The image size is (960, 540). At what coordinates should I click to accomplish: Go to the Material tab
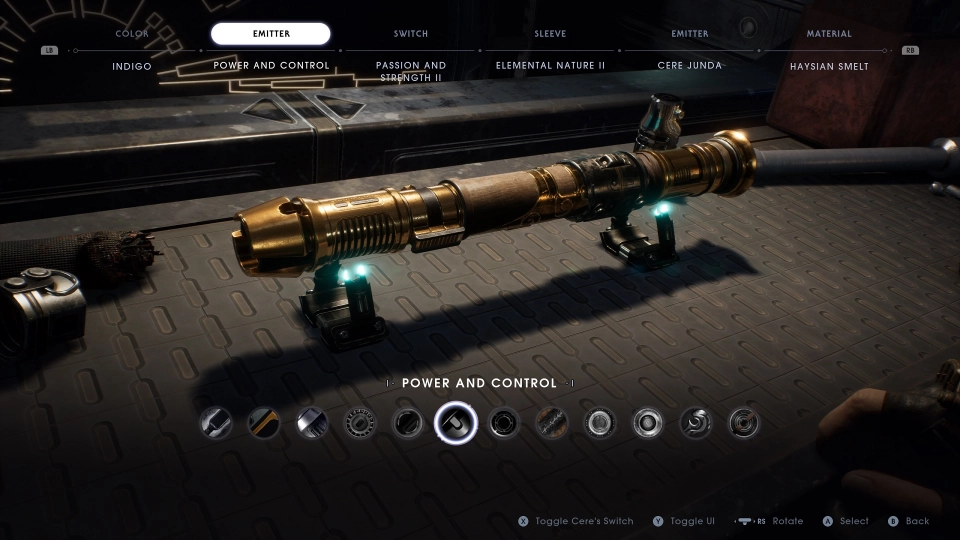829,34
